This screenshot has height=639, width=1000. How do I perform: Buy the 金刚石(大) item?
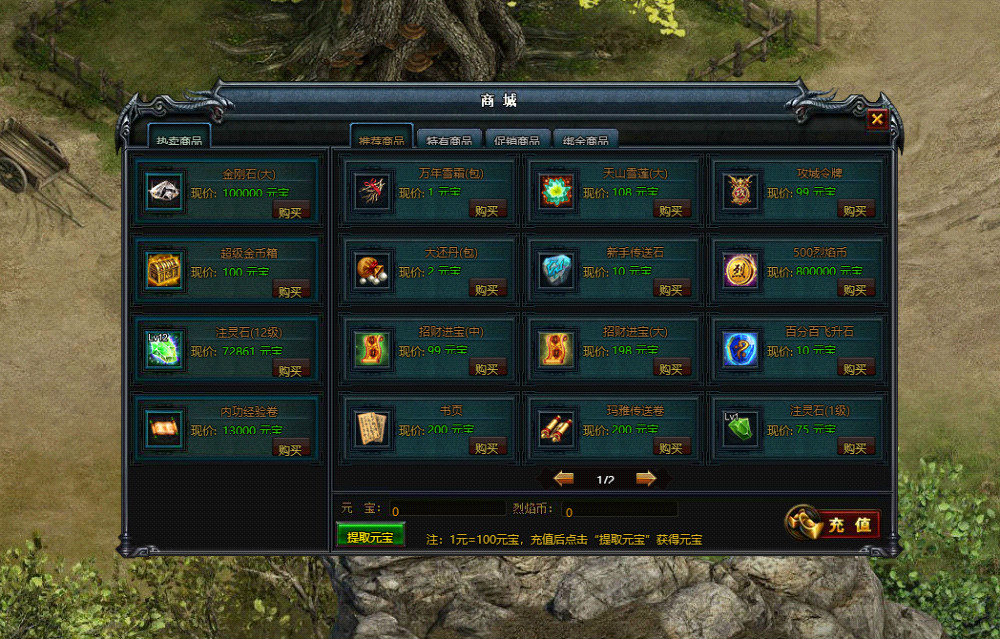(290, 210)
